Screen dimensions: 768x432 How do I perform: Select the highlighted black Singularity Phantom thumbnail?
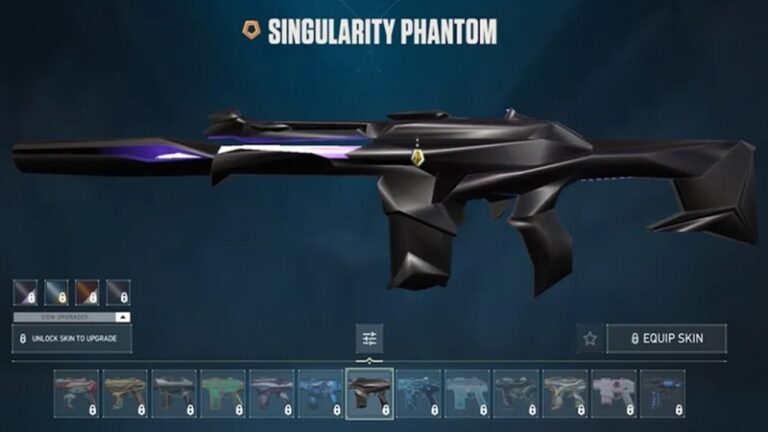(370, 393)
